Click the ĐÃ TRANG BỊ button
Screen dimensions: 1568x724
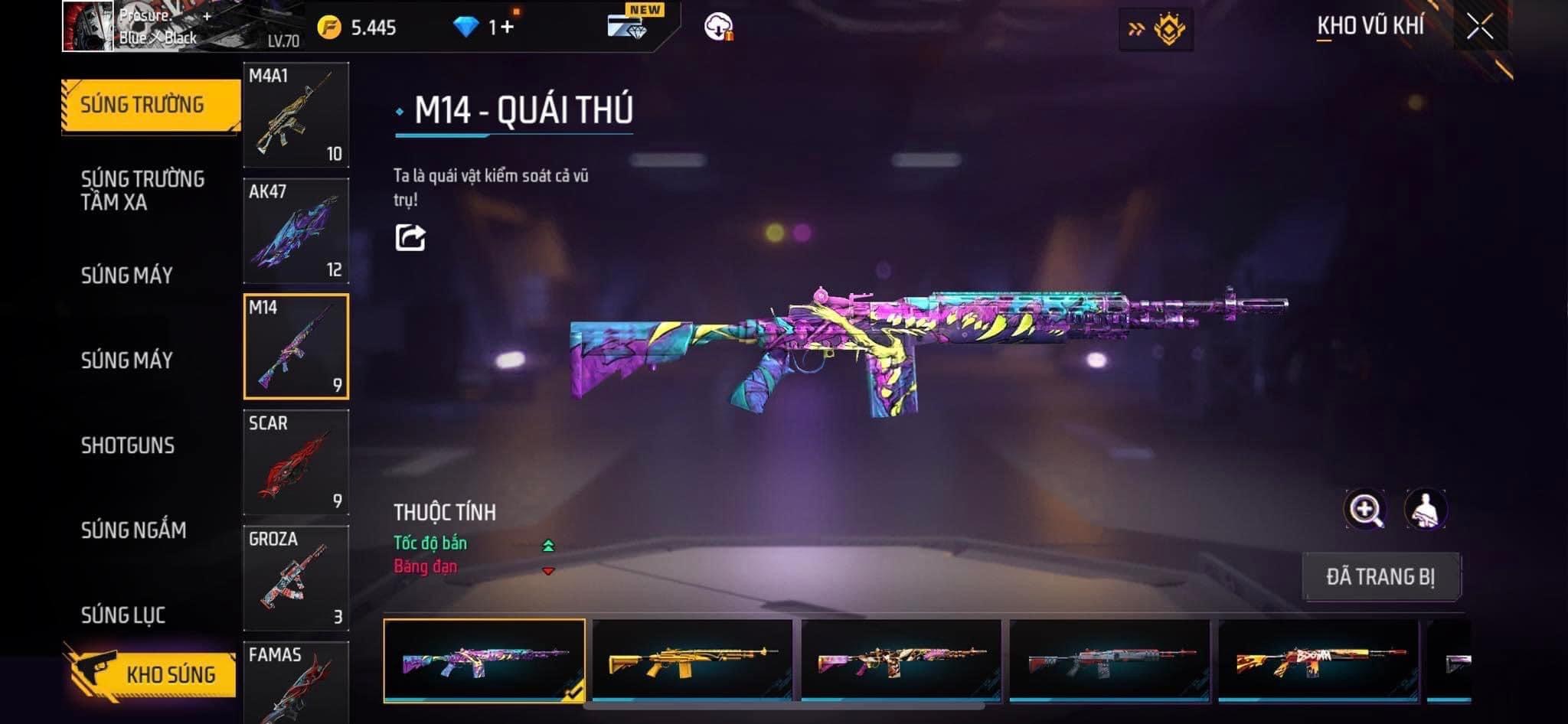1380,576
